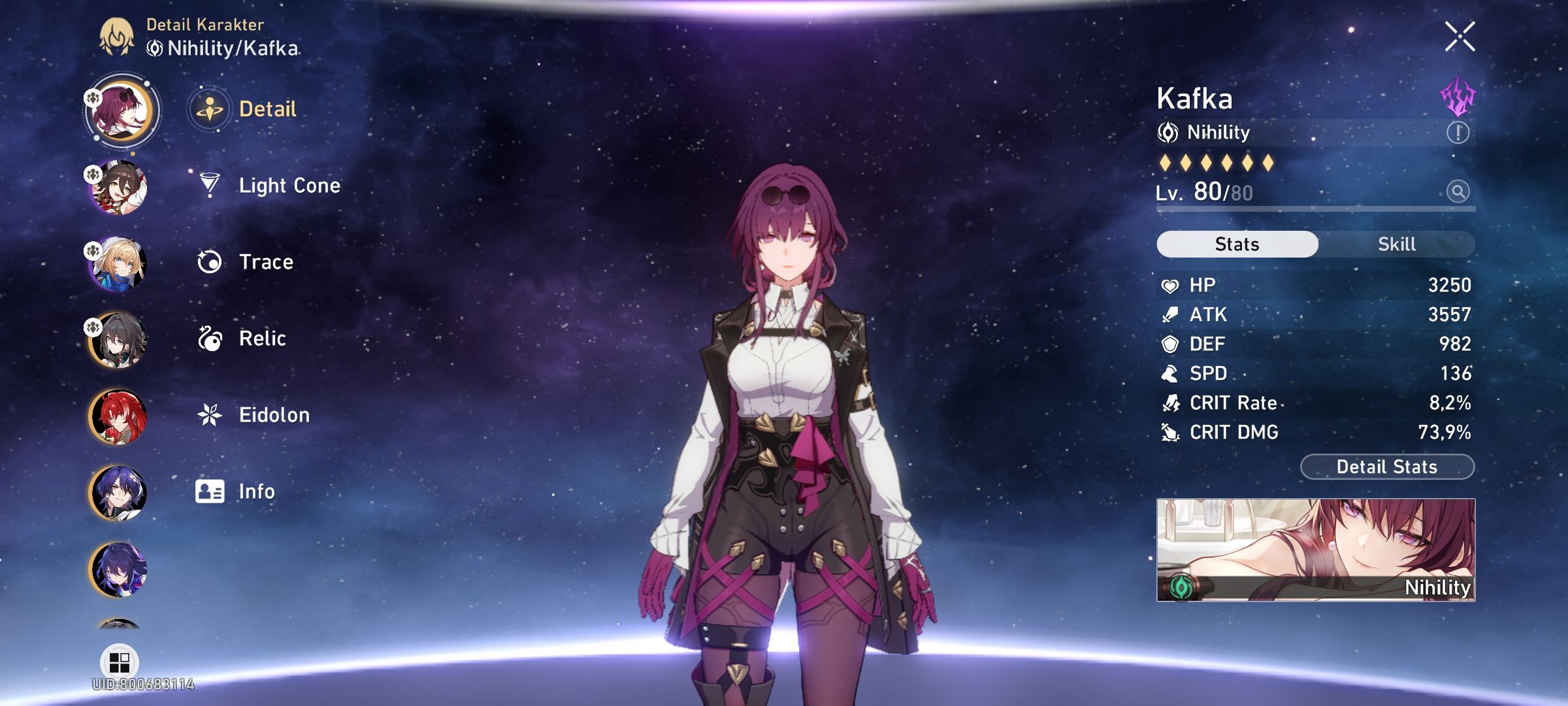Open Detail Stats

[1386, 466]
